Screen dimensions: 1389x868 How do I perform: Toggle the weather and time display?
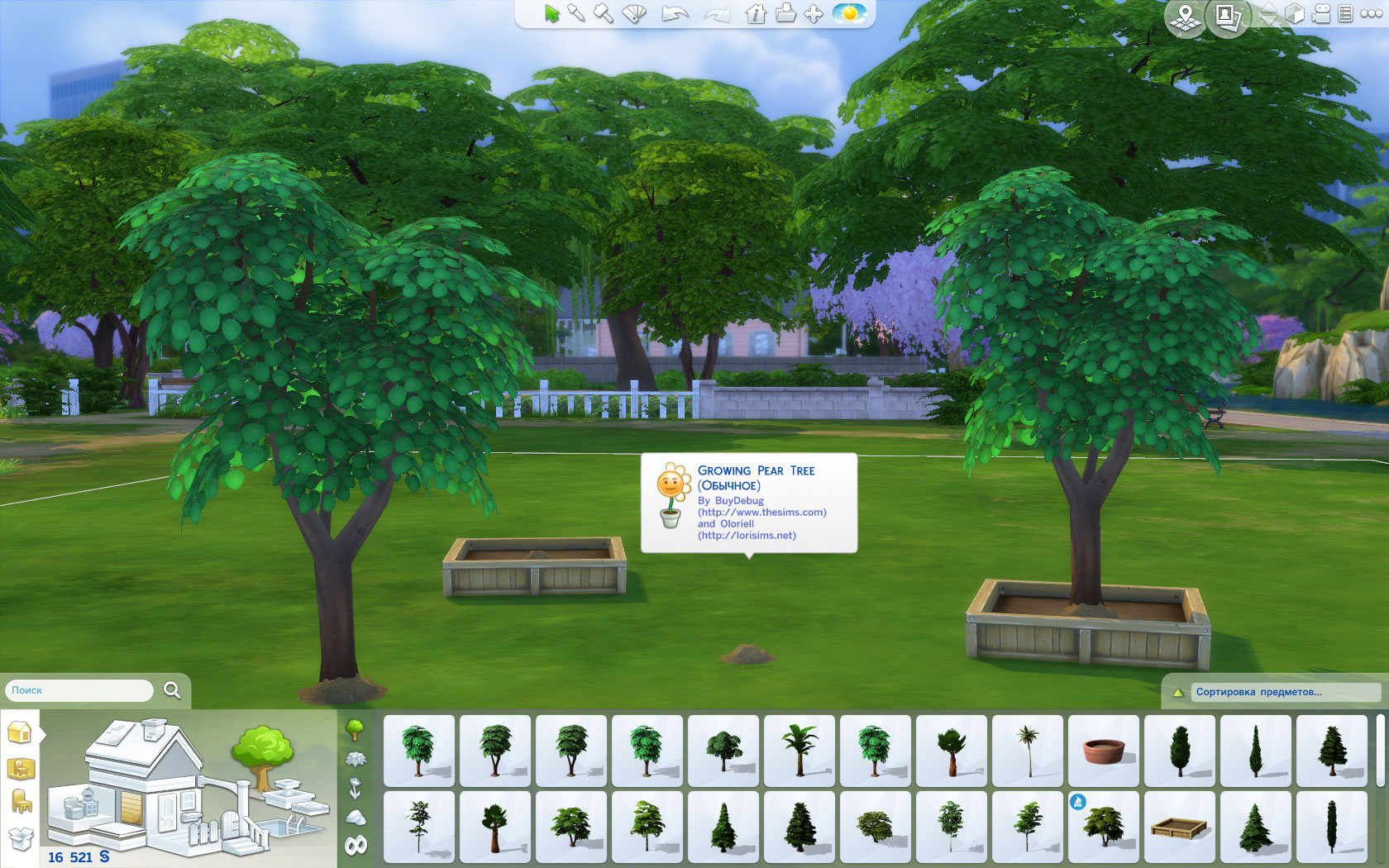click(848, 14)
